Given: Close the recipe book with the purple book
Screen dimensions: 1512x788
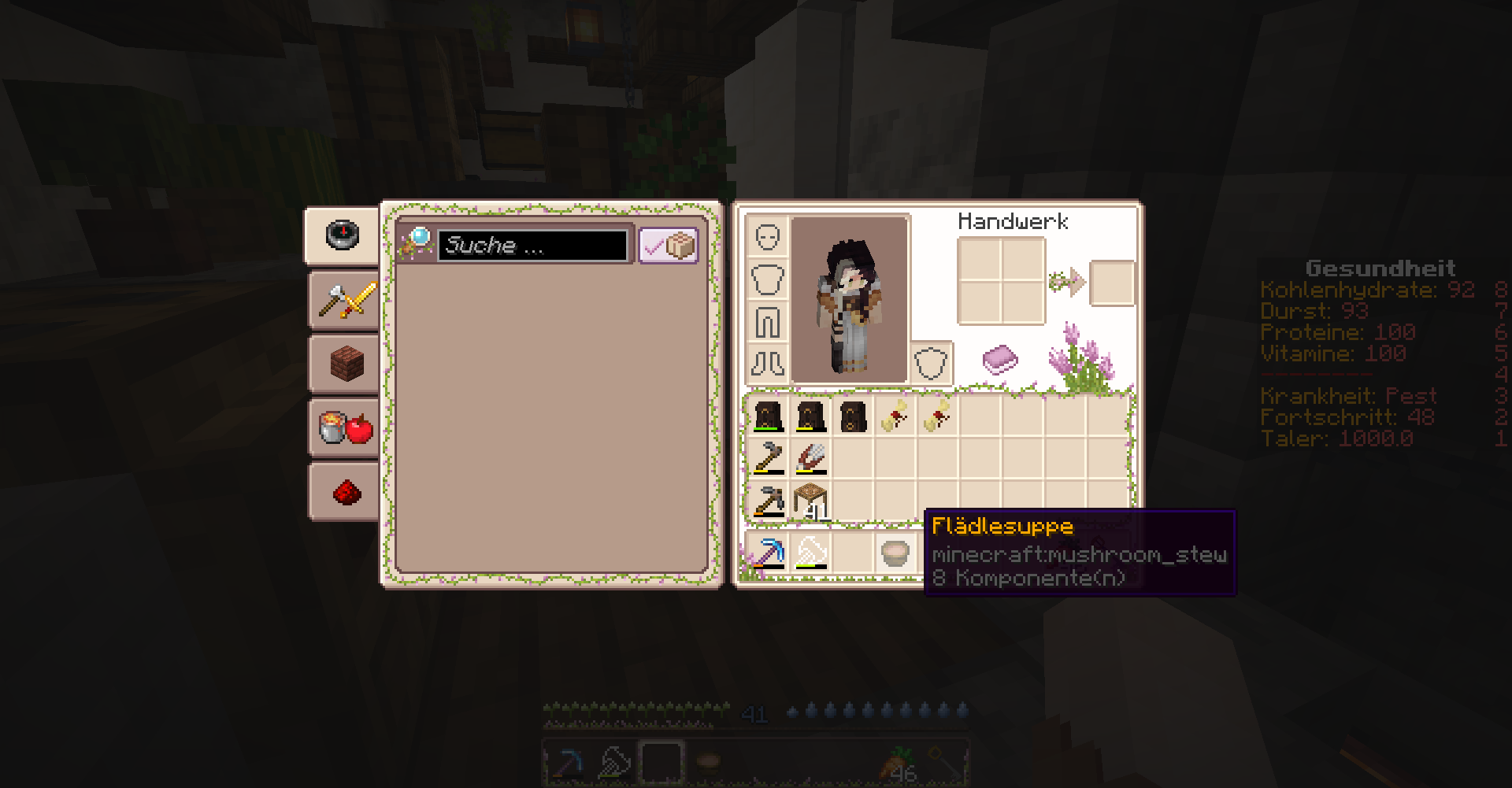Looking at the screenshot, I should pyautogui.click(x=999, y=360).
